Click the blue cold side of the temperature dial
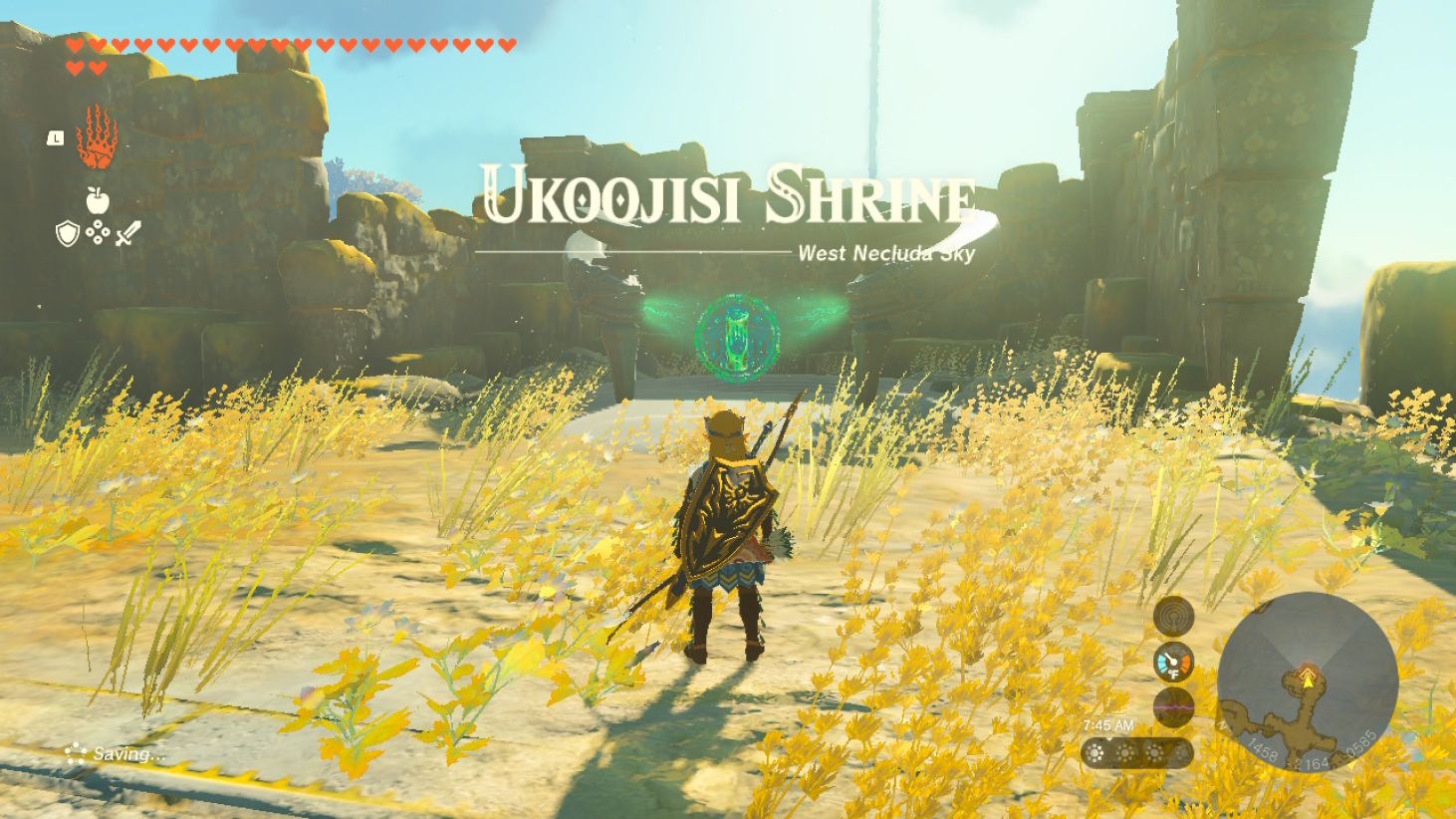The height and width of the screenshot is (819, 1456). (1162, 662)
